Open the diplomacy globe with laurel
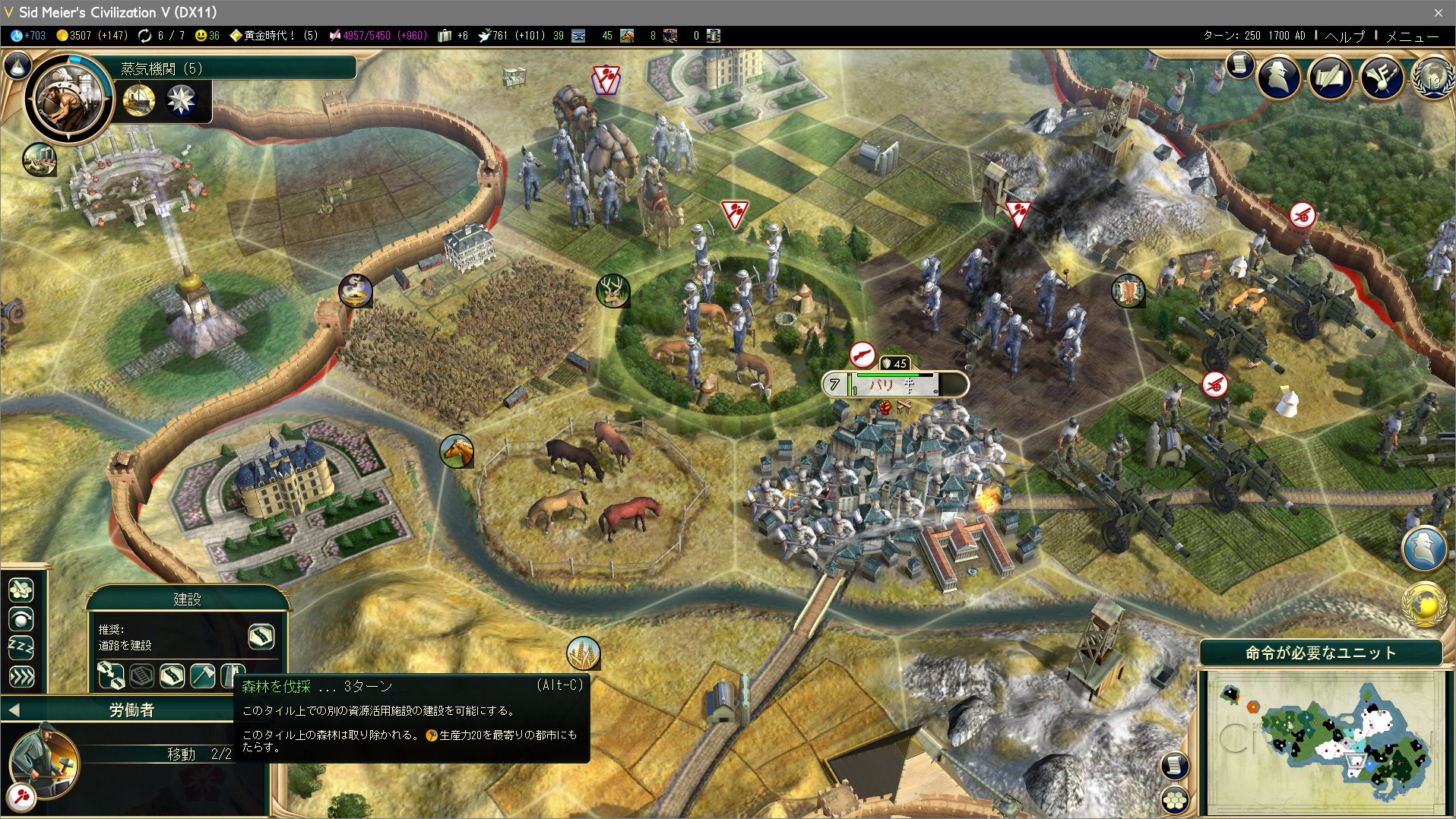The width and height of the screenshot is (1456, 819). point(1432,77)
